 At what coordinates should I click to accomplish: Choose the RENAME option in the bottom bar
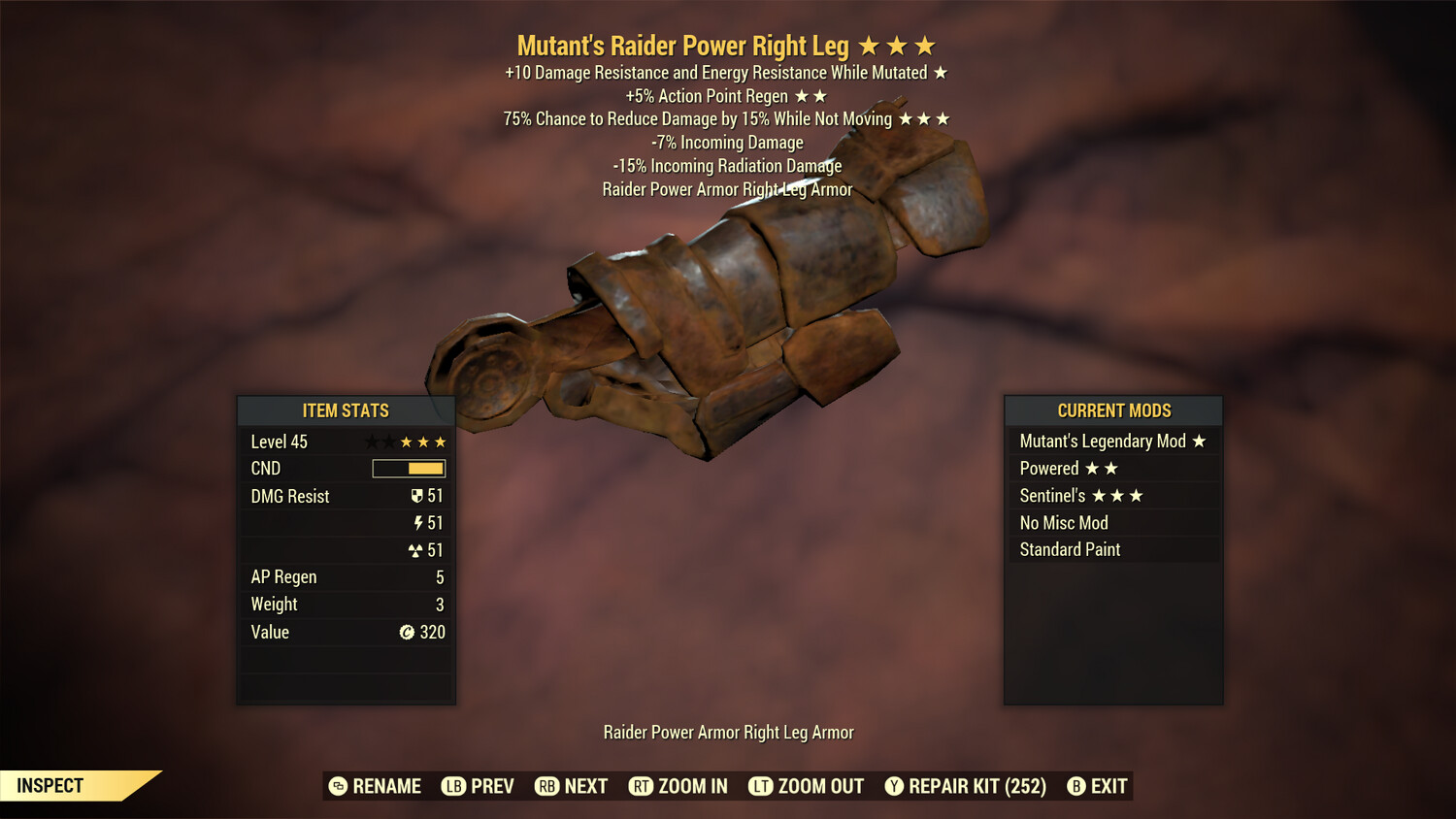point(375,786)
